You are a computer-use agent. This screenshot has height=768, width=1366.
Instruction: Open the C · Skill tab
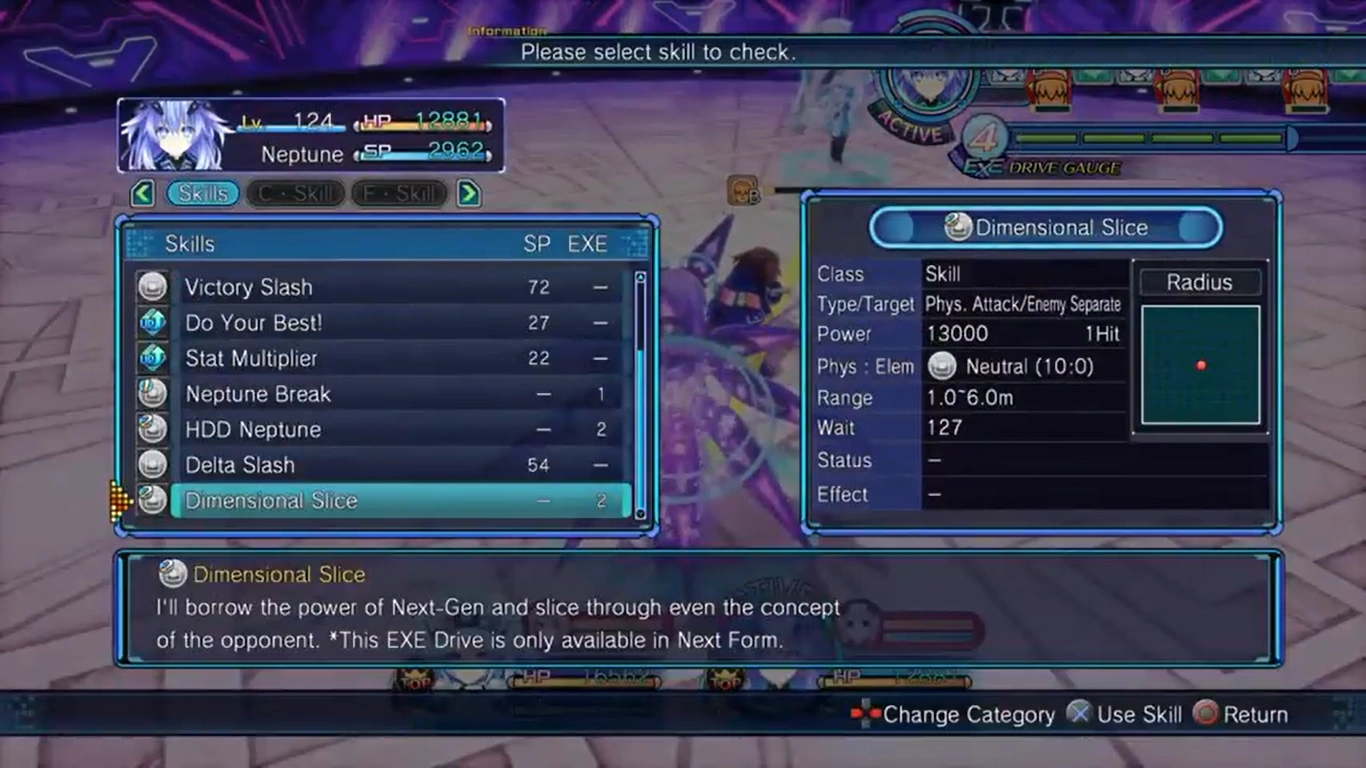296,193
